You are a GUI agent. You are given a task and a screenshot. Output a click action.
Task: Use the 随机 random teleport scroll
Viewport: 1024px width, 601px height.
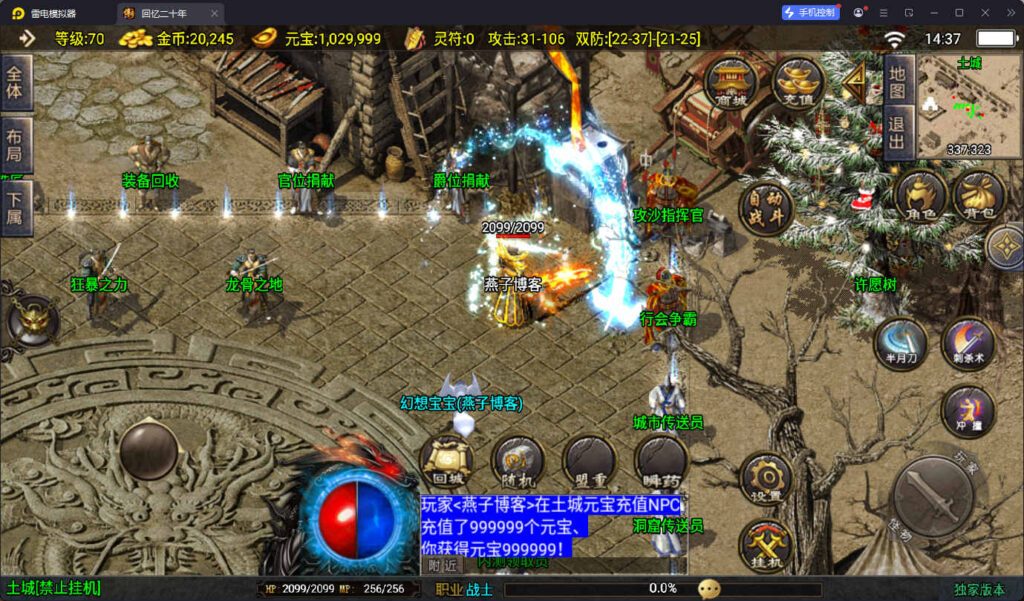[518, 462]
